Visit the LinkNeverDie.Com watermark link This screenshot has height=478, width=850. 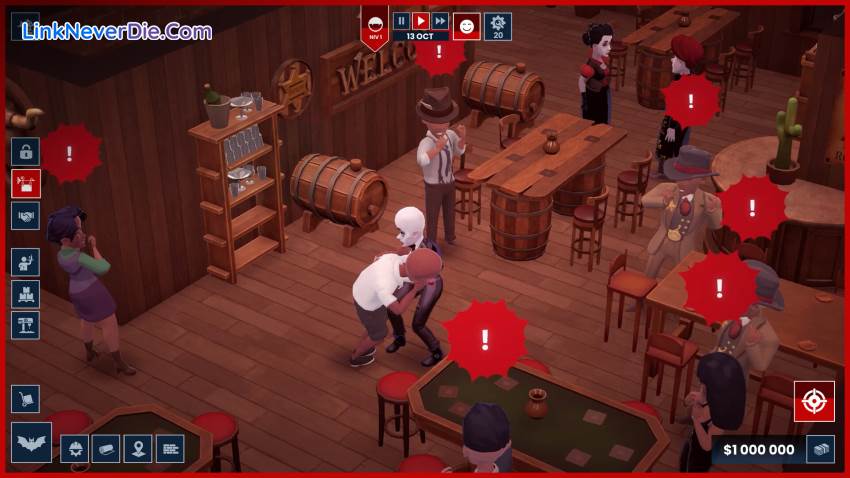pyautogui.click(x=116, y=31)
